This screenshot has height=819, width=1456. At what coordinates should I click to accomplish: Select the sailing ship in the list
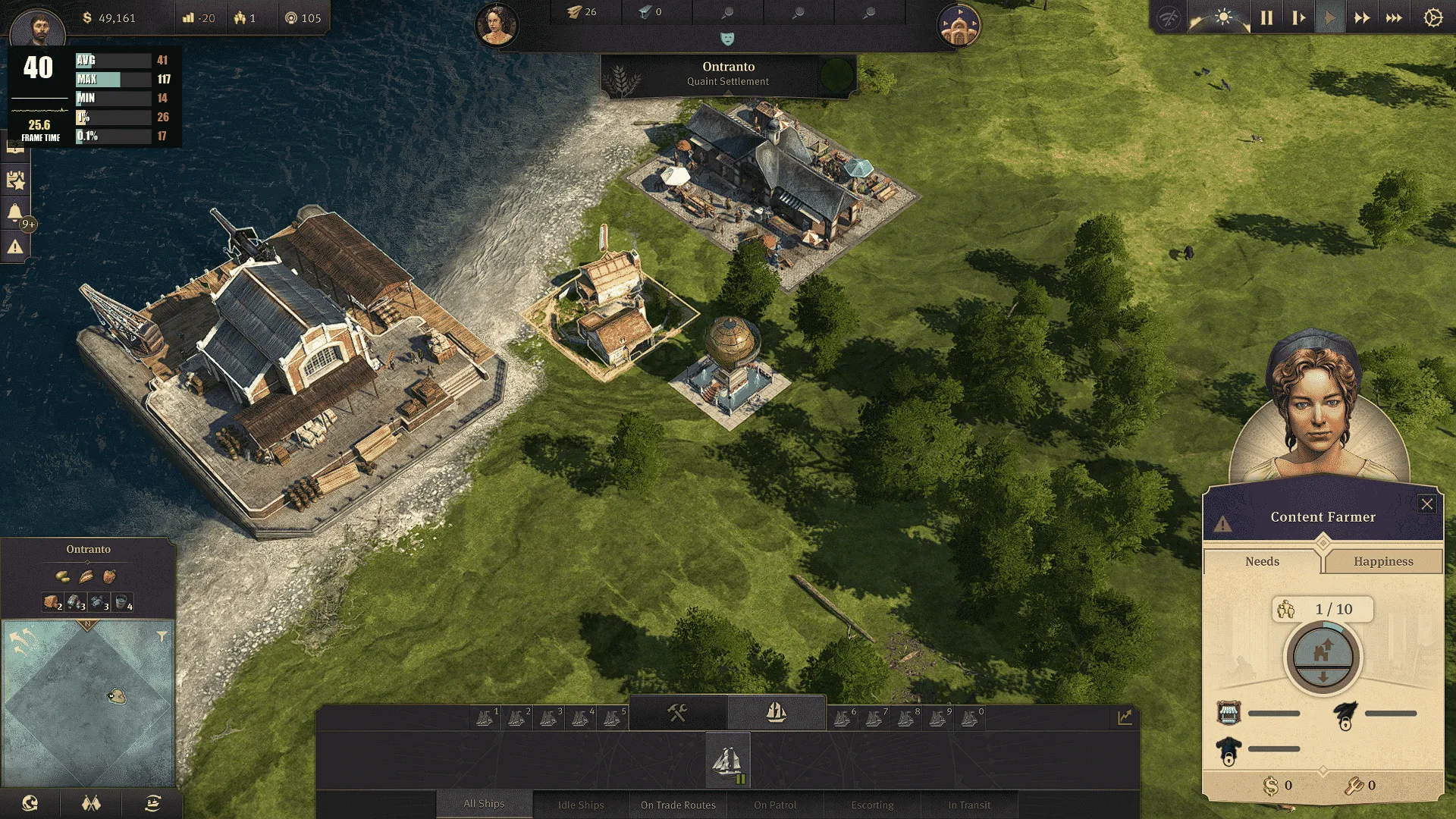727,761
